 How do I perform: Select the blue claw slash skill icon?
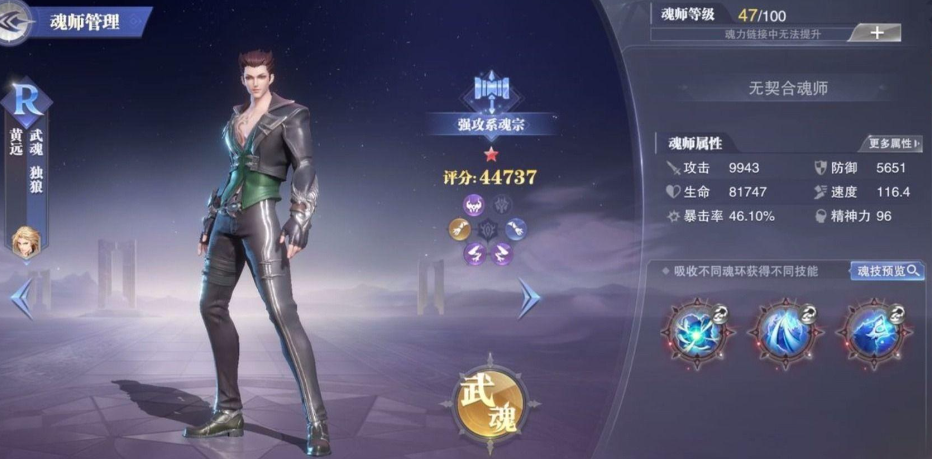[x=783, y=331]
